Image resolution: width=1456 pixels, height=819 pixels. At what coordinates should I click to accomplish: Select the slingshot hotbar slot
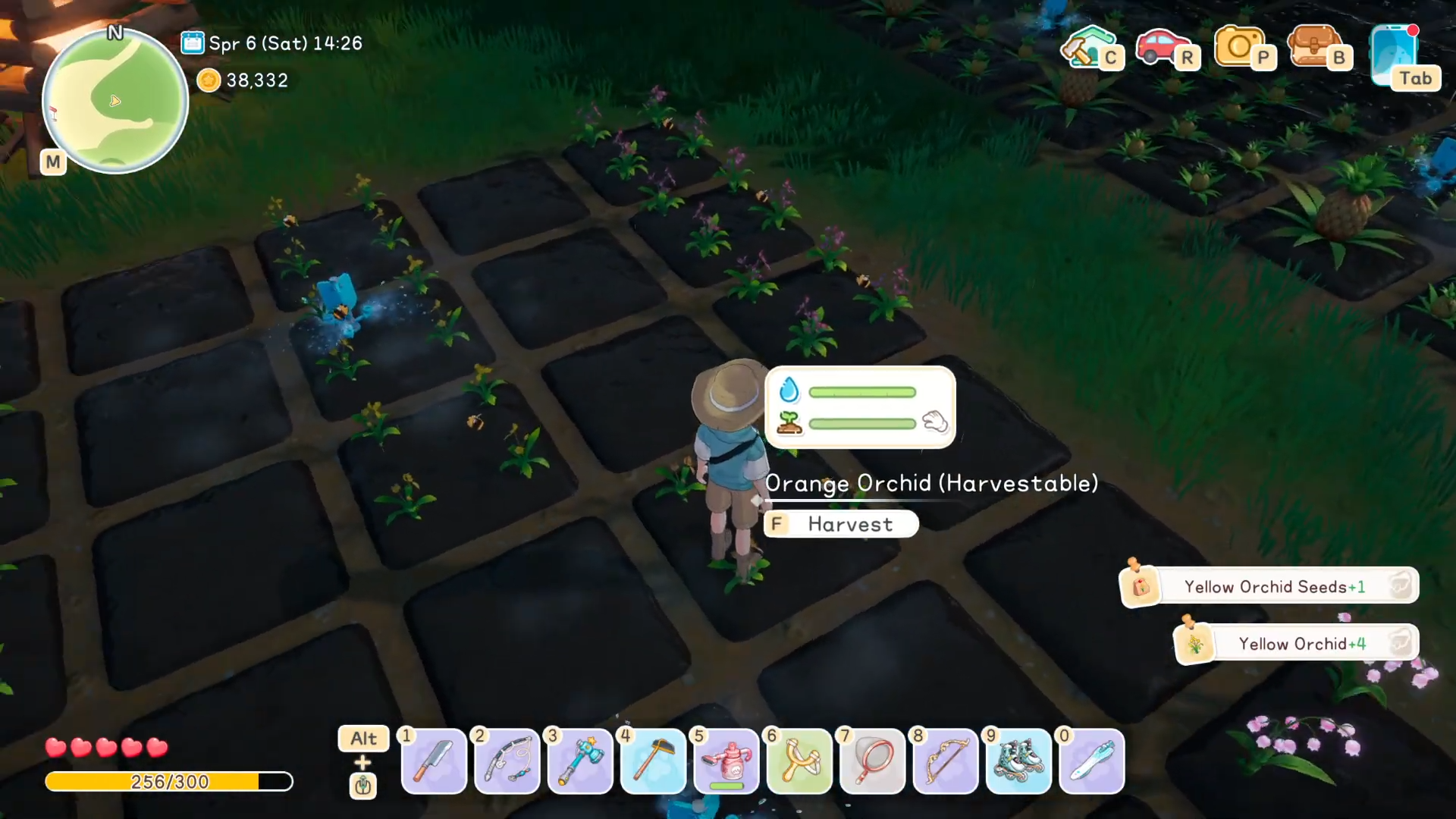tap(799, 761)
